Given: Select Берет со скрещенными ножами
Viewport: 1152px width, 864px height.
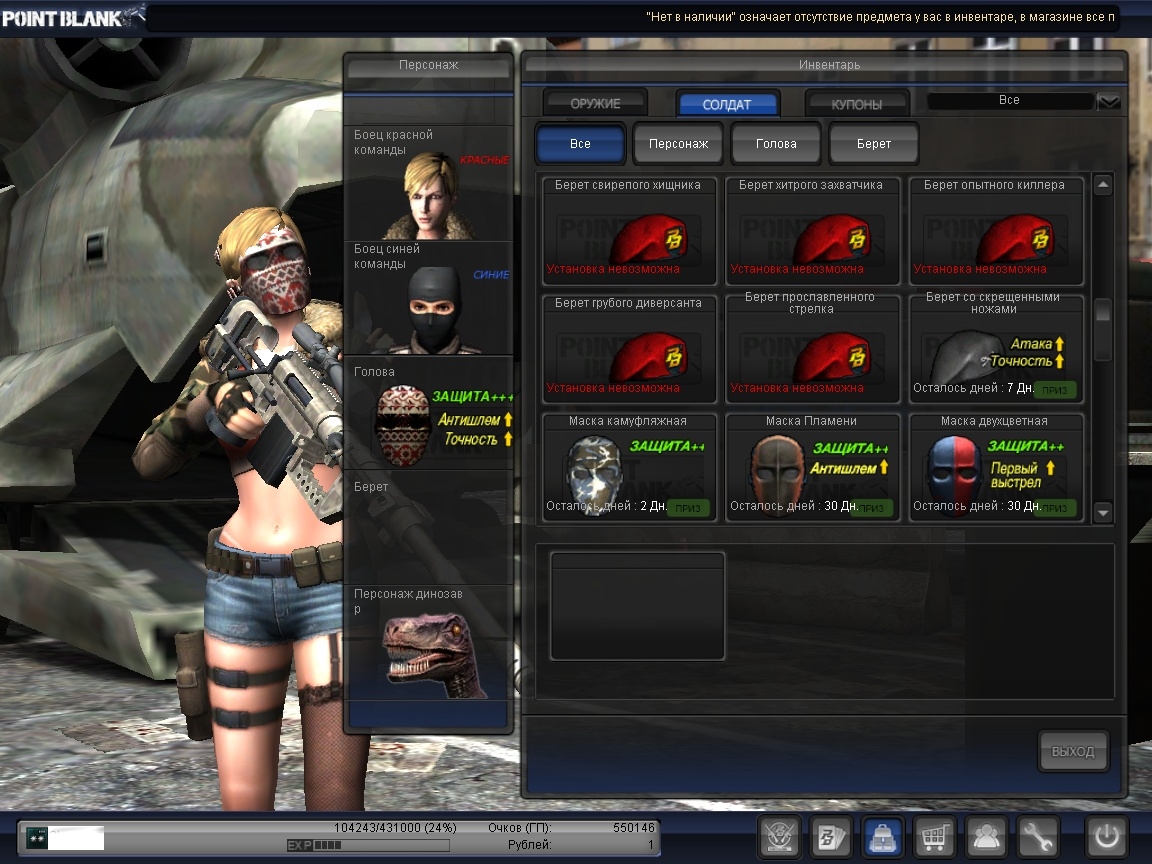Looking at the screenshot, I should click(x=995, y=349).
